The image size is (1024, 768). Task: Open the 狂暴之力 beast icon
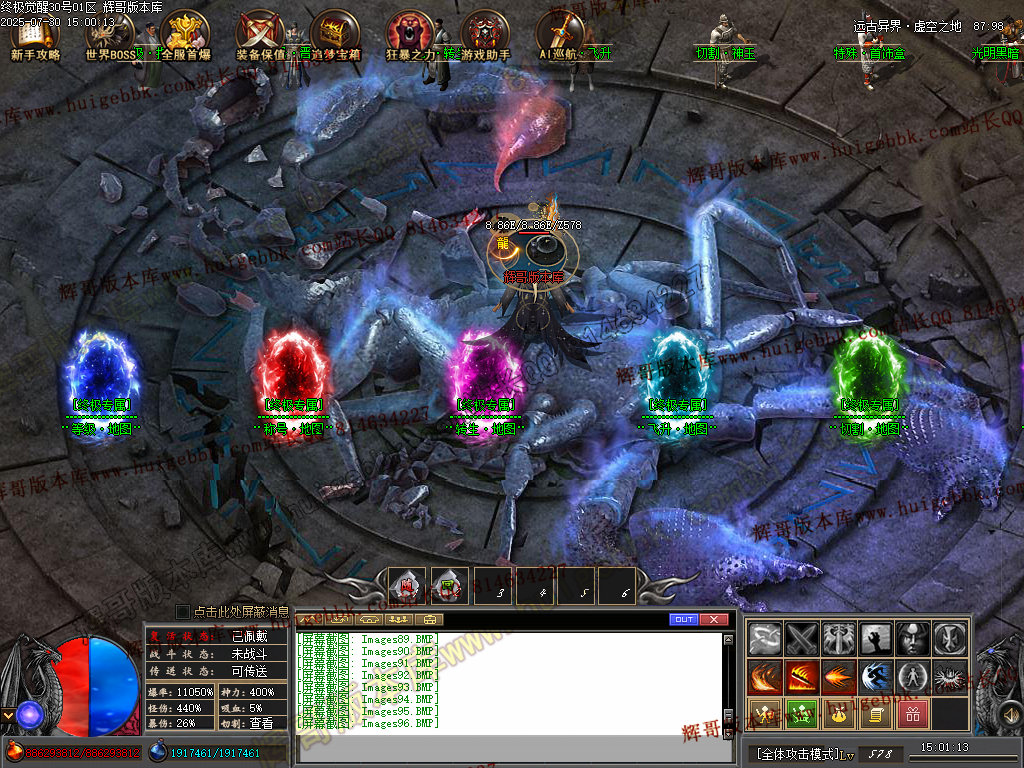[x=410, y=33]
